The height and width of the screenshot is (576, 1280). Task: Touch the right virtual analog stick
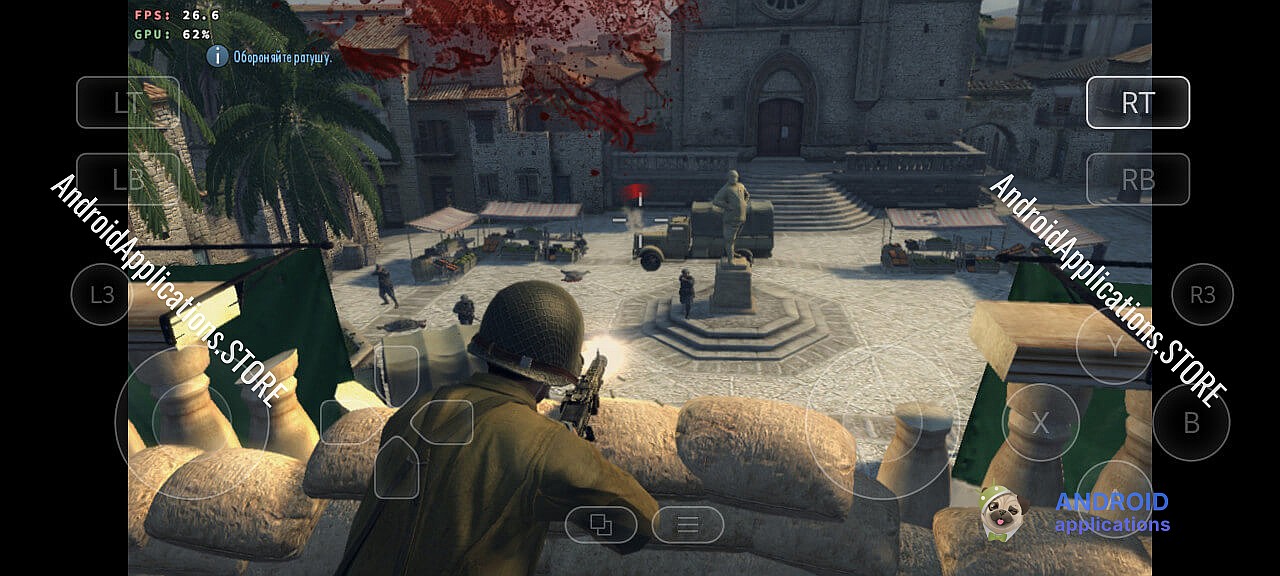point(882,422)
